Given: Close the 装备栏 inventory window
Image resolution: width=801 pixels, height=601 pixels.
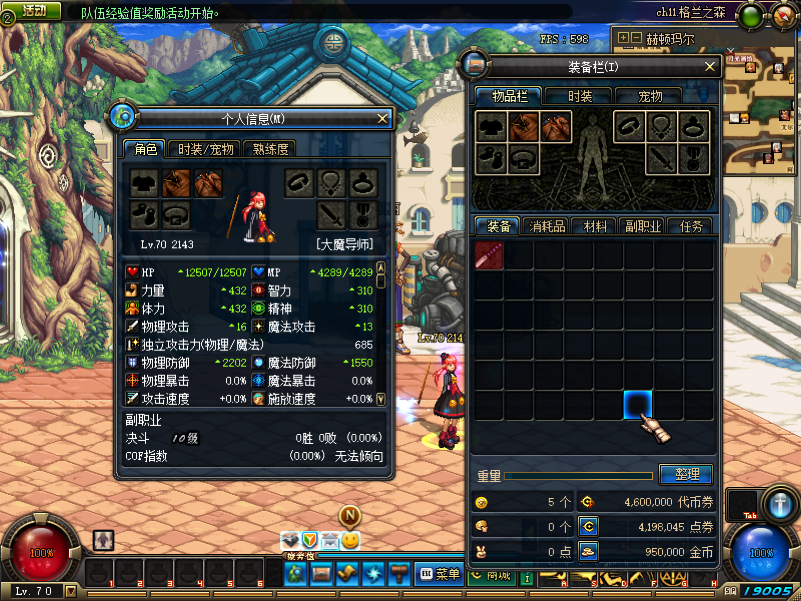Looking at the screenshot, I should pyautogui.click(x=711, y=67).
